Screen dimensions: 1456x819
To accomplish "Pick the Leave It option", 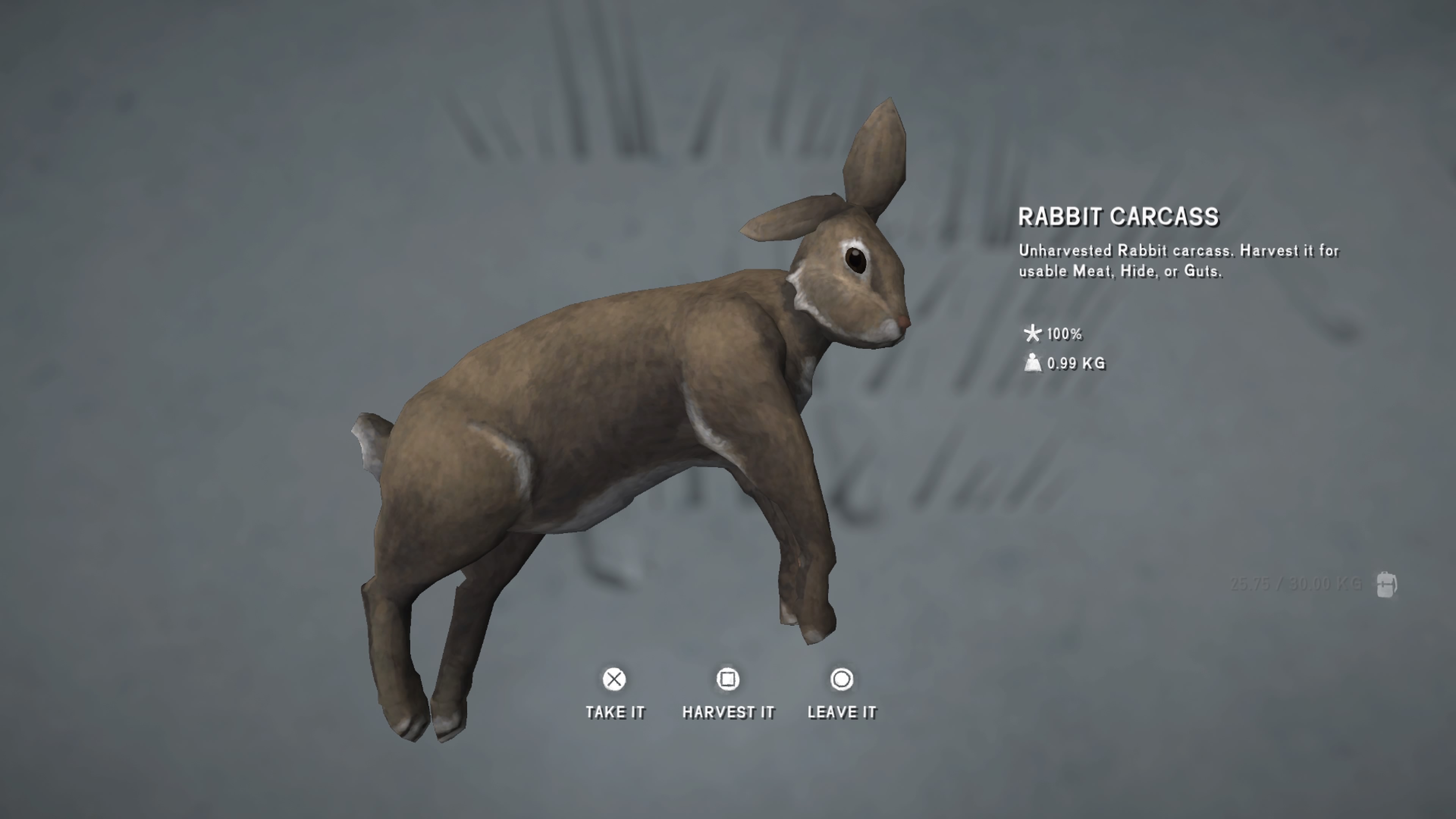I will (842, 693).
